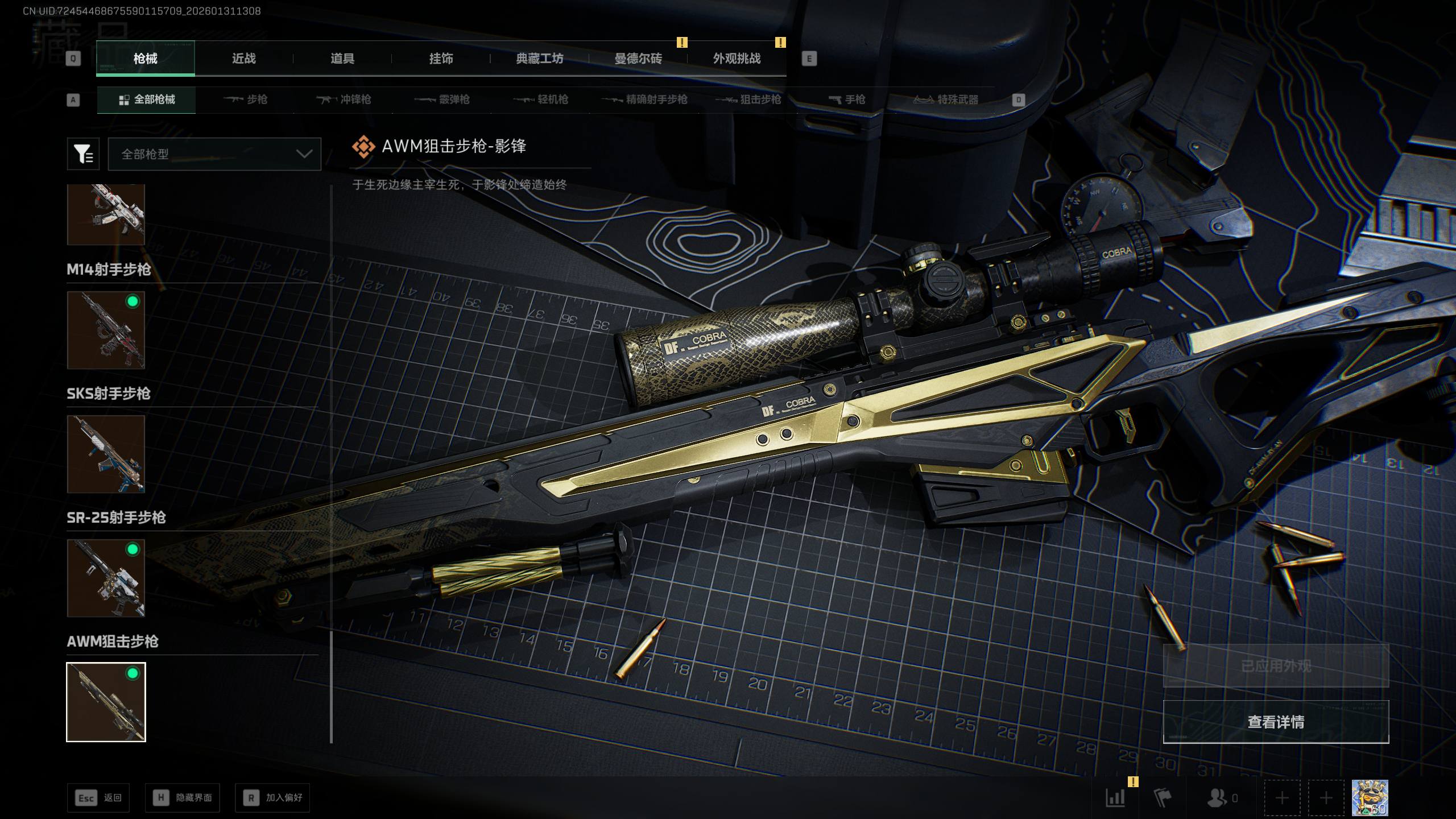Show 特殊武器 special weapons
1456x819 pixels.
[946, 100]
